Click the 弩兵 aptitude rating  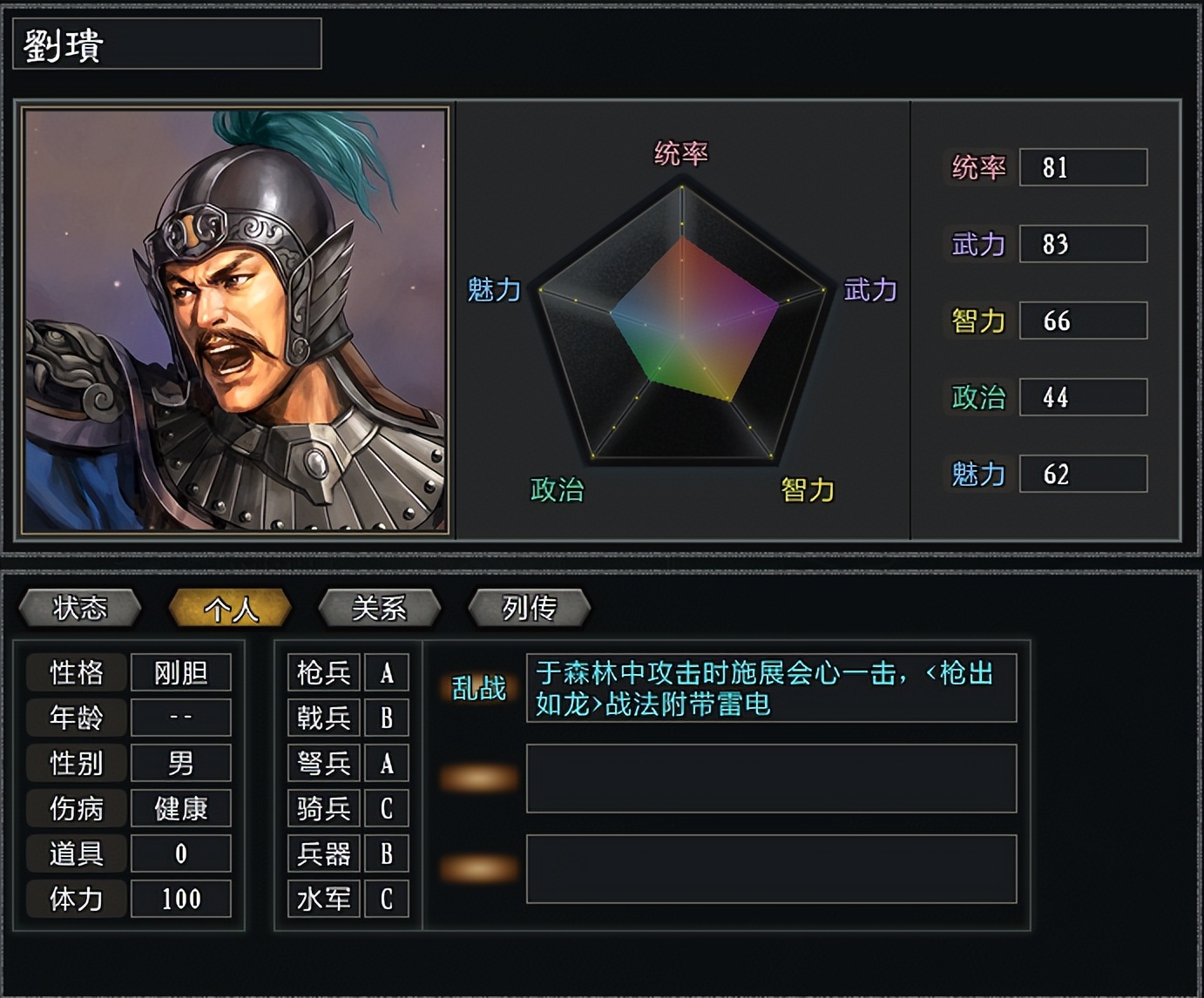pos(387,764)
